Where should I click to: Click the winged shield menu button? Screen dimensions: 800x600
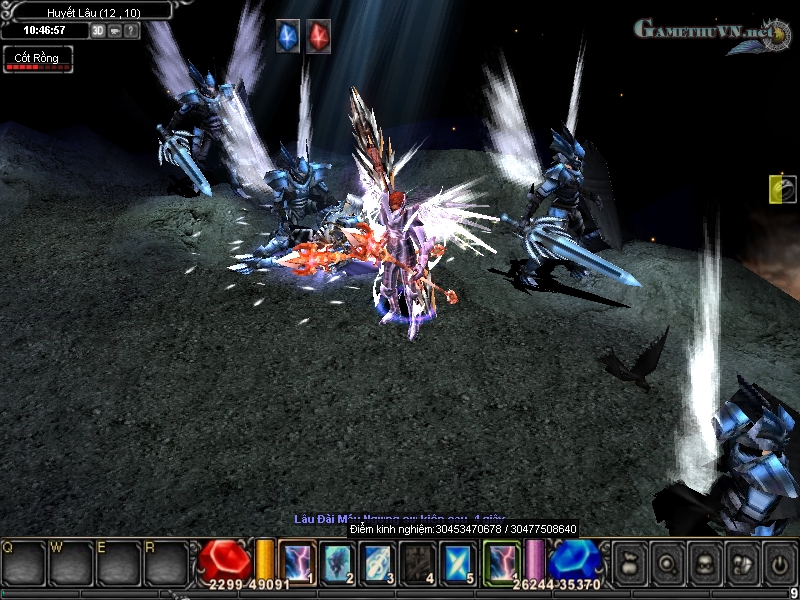coord(743,561)
